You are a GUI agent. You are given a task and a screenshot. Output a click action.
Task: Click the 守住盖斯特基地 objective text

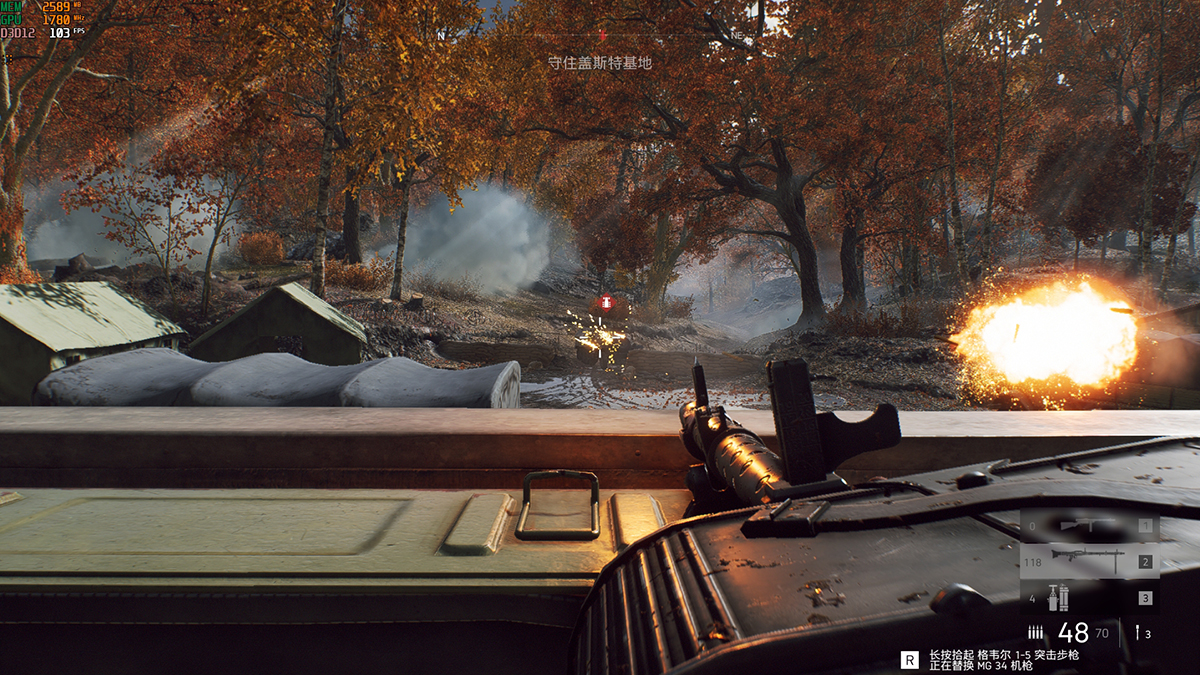(x=600, y=62)
